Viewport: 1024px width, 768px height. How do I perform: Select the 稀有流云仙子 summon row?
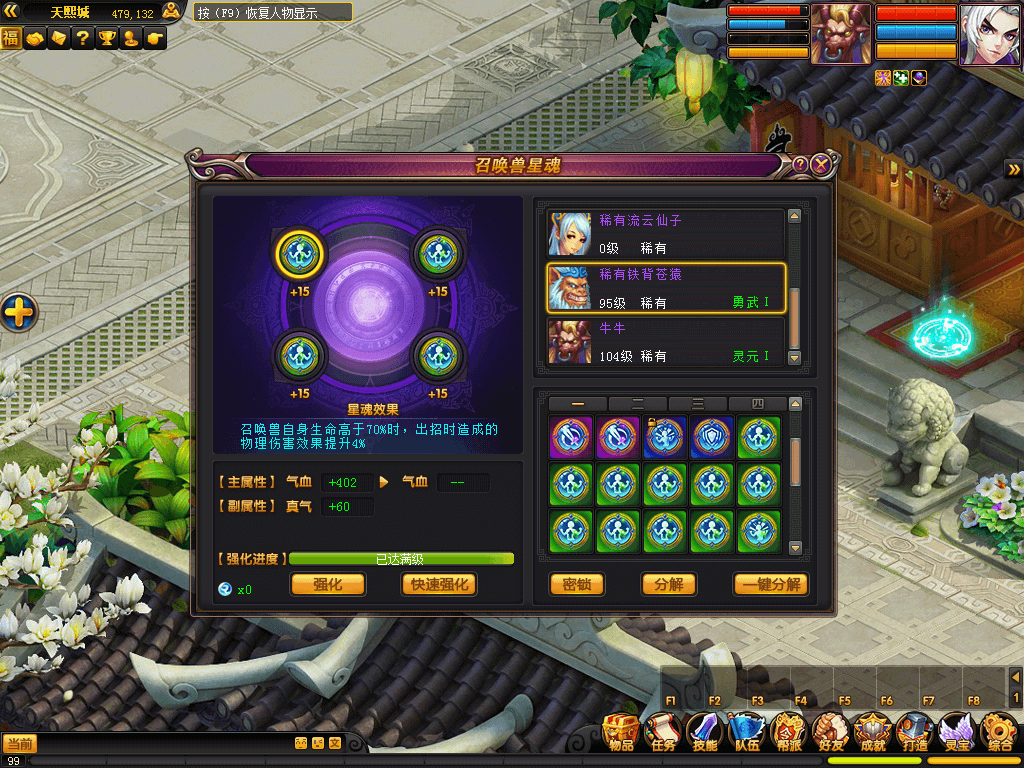click(665, 234)
